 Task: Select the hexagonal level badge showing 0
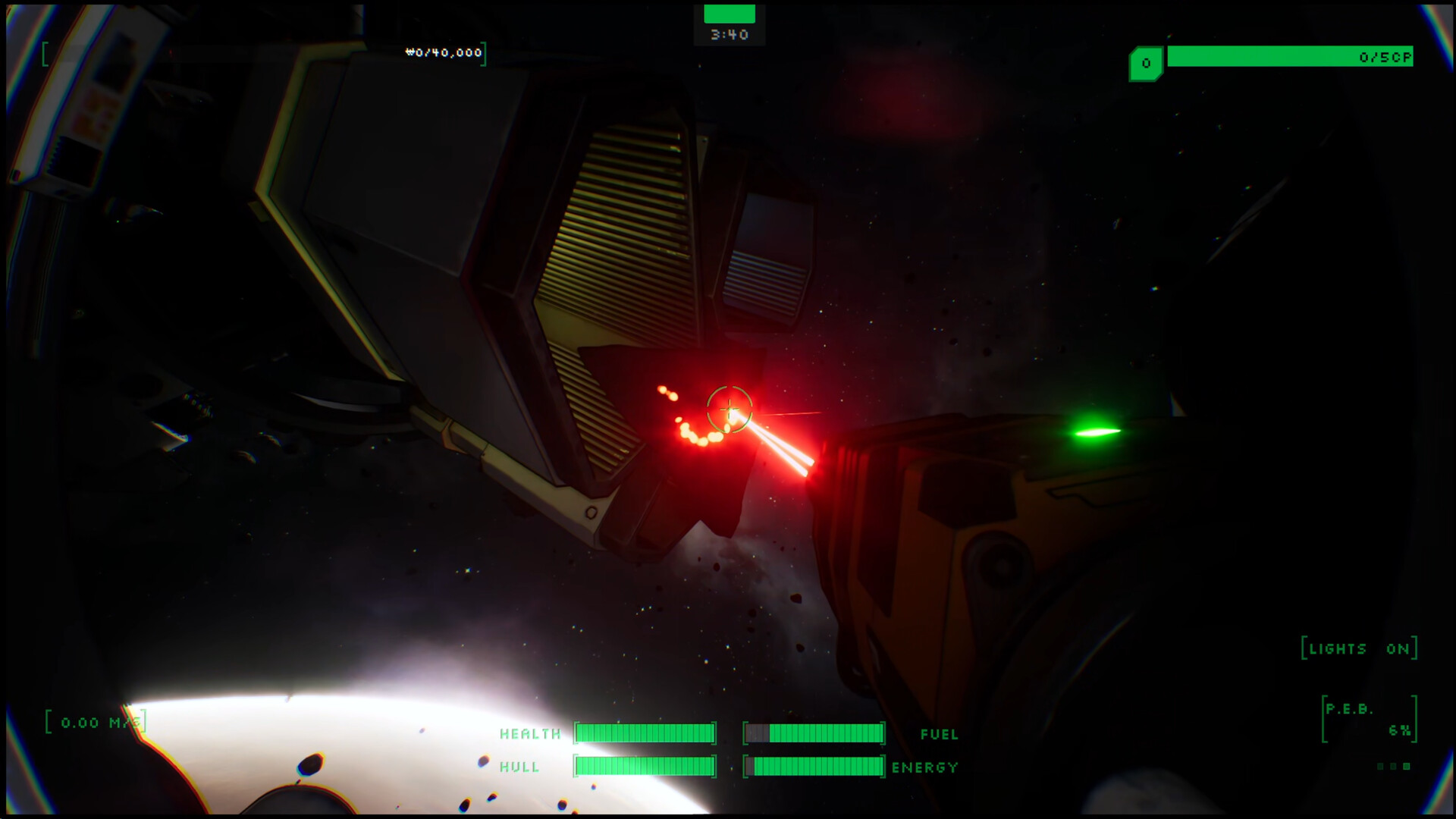[x=1145, y=64]
